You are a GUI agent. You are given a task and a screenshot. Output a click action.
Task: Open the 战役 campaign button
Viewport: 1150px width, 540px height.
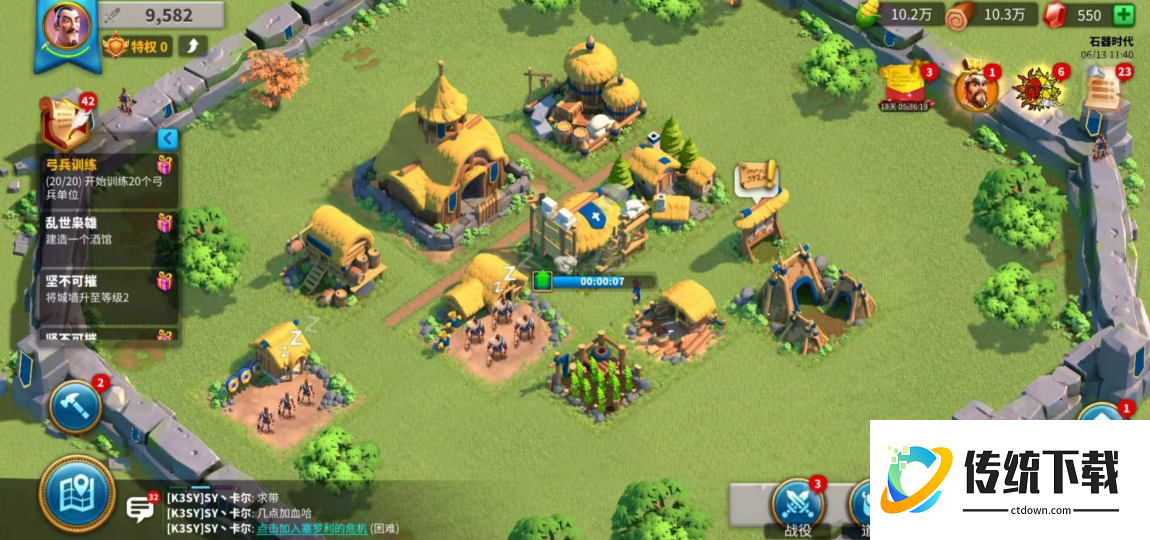tap(796, 505)
